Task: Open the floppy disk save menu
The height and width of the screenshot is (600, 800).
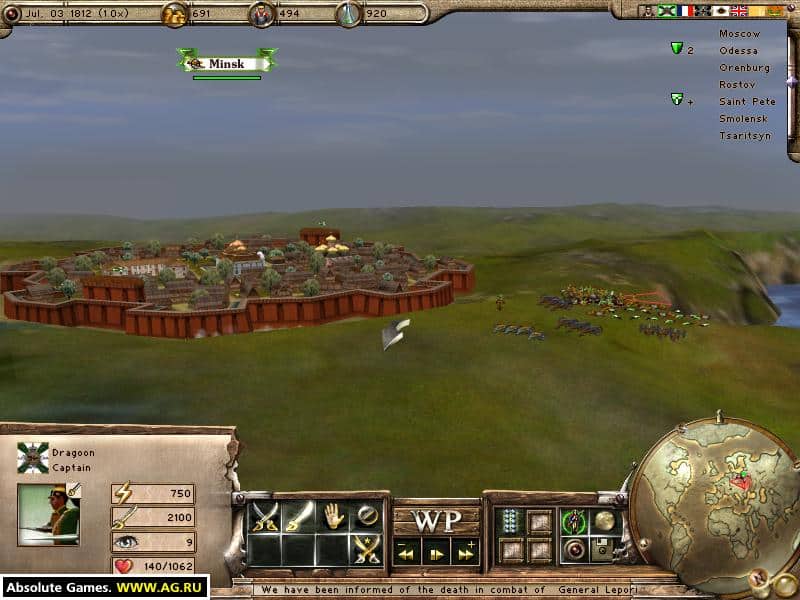Action: (602, 549)
